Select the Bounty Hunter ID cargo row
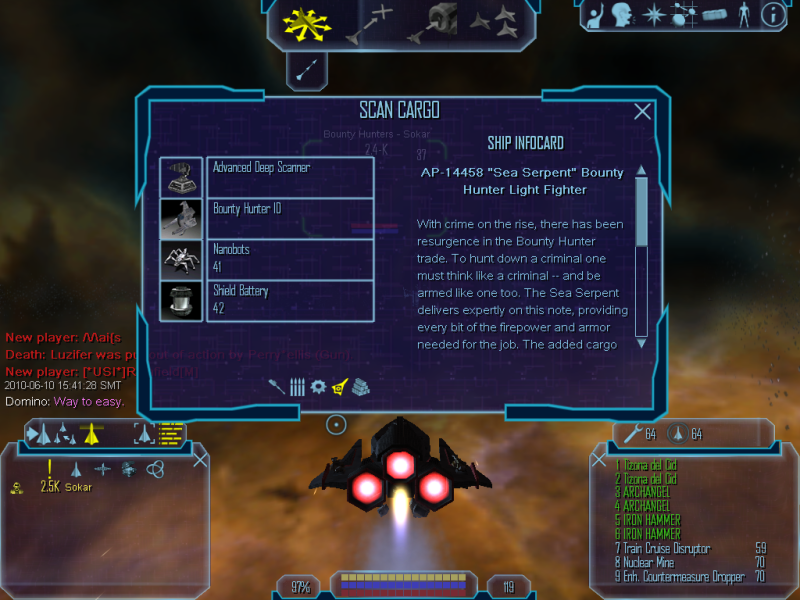Screen dimensions: 800x600 [x=290, y=218]
